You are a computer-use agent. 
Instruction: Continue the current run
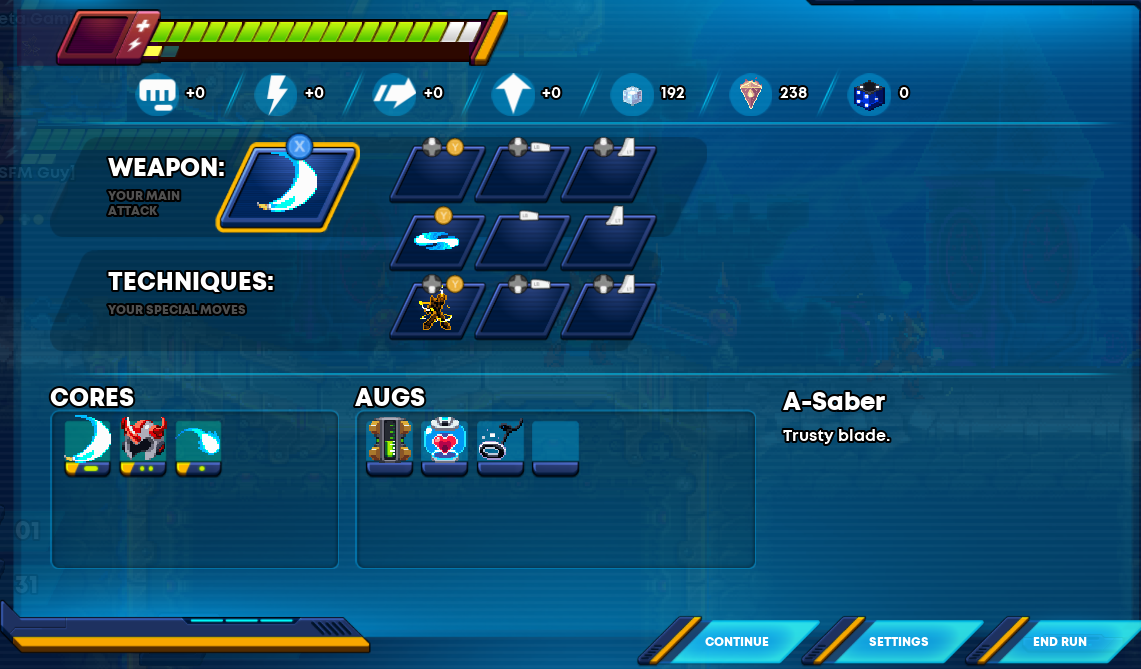737,642
